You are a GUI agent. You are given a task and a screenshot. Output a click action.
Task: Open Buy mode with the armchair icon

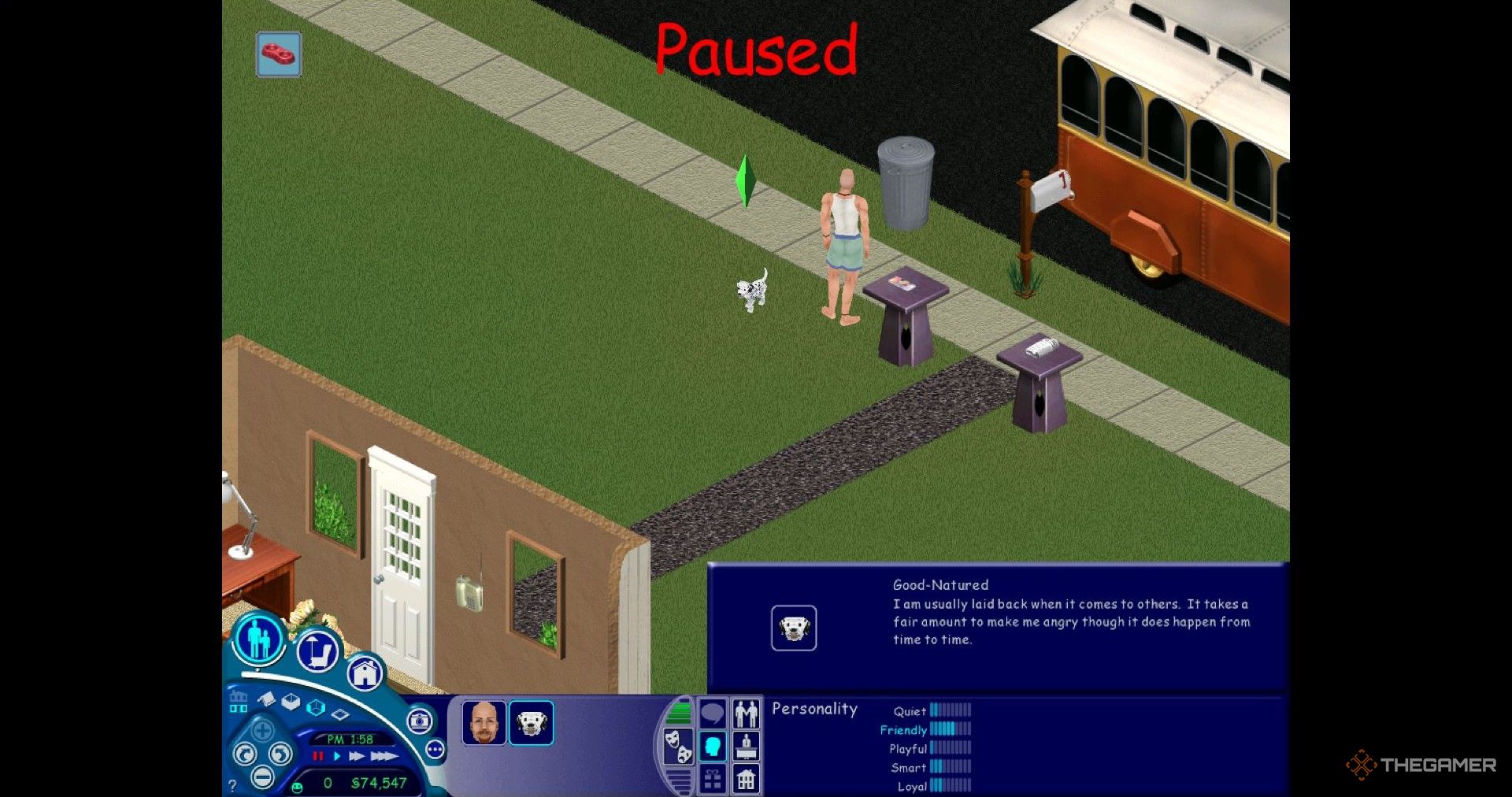click(x=317, y=651)
